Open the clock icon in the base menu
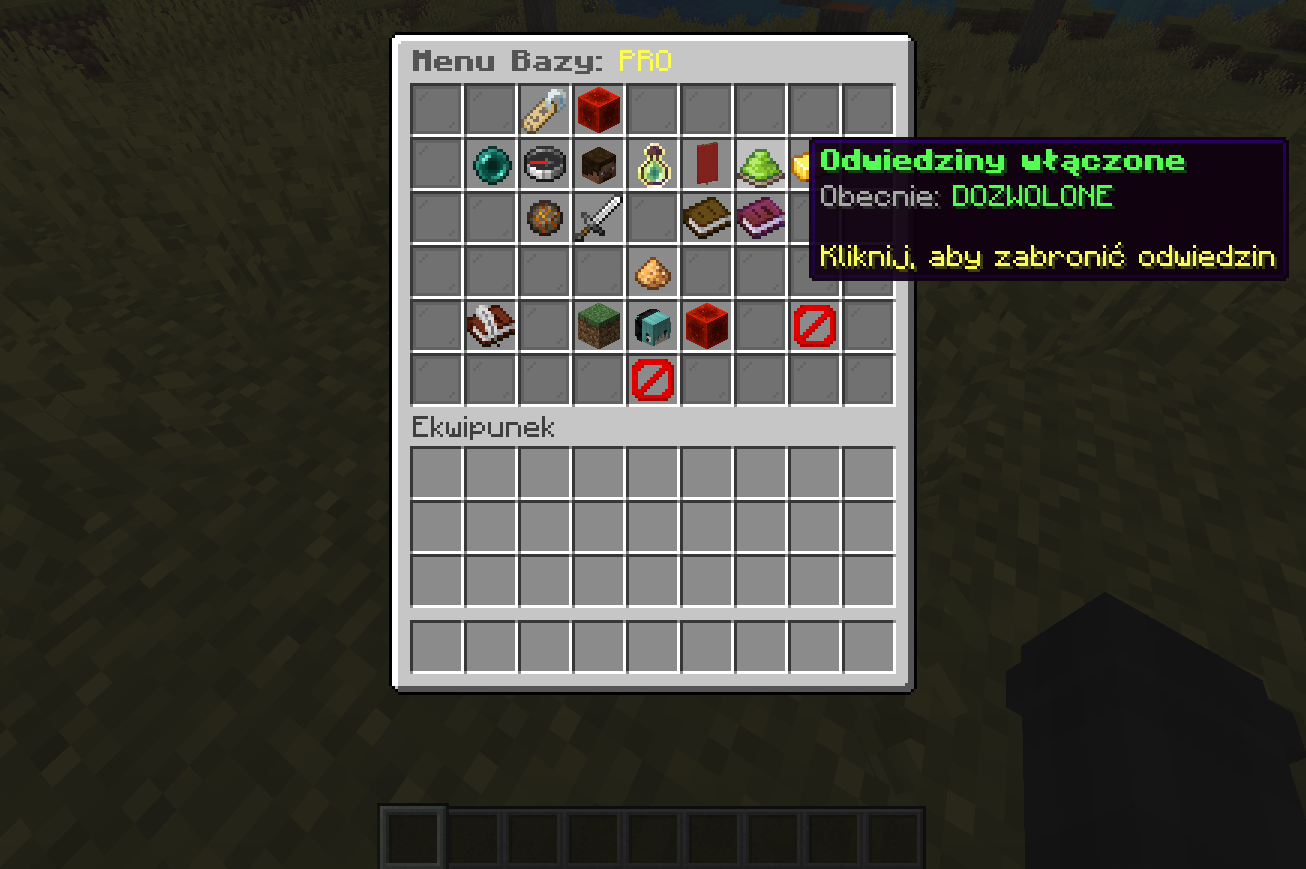This screenshot has width=1306, height=869. tap(544, 164)
